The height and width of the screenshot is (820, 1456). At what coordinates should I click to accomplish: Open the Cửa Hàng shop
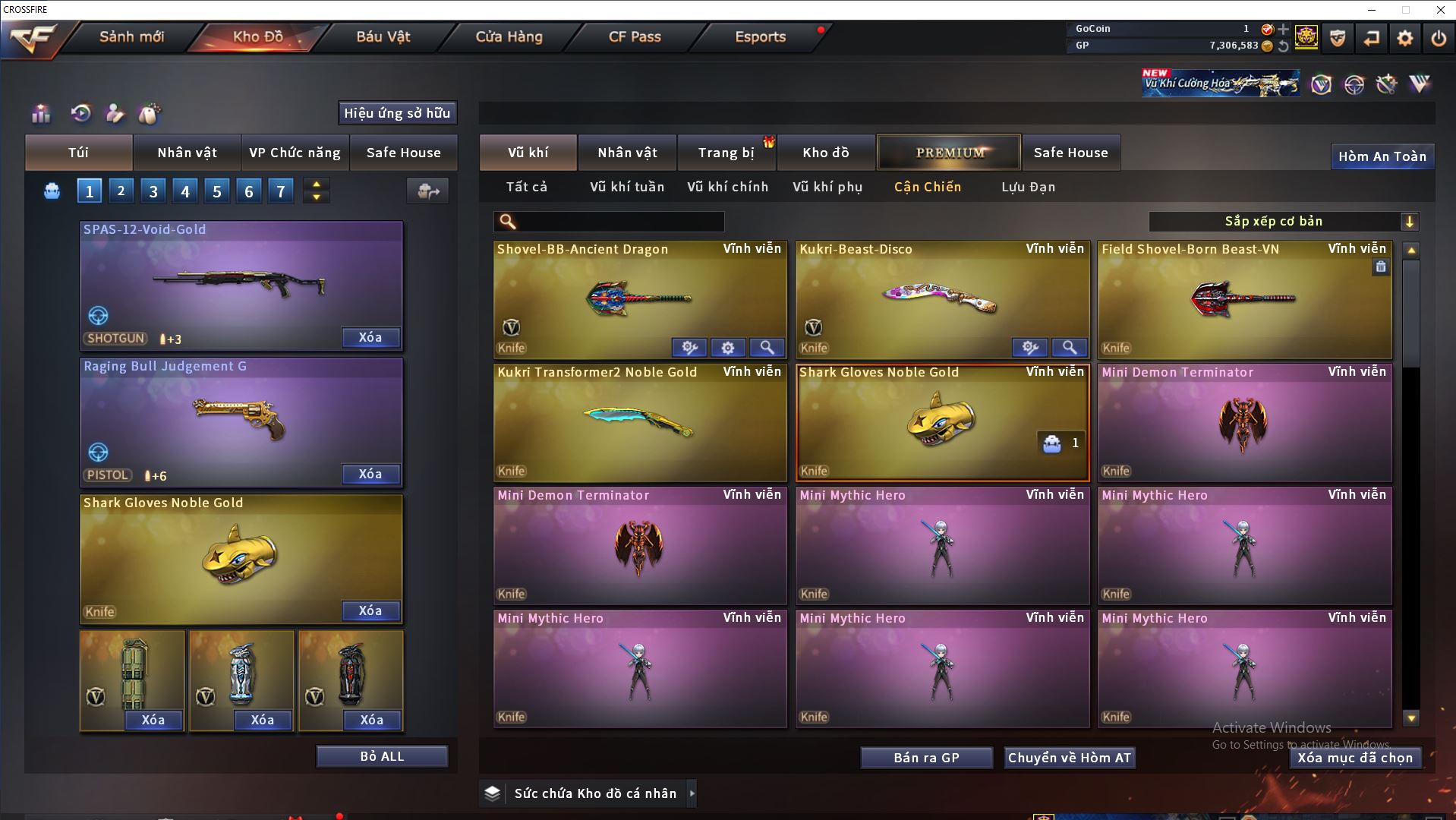click(509, 36)
